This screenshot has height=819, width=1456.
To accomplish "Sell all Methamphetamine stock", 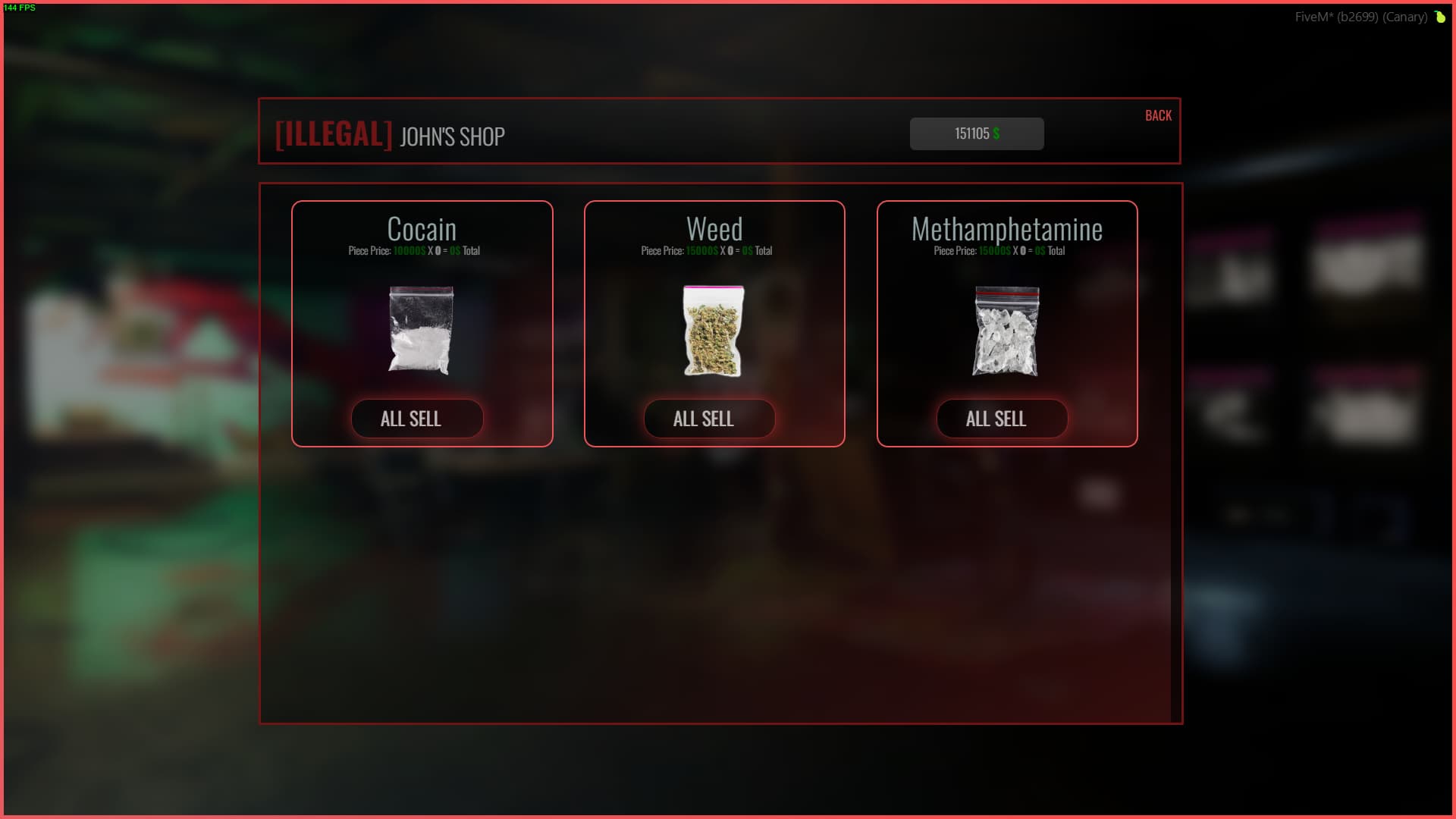I will click(1002, 419).
